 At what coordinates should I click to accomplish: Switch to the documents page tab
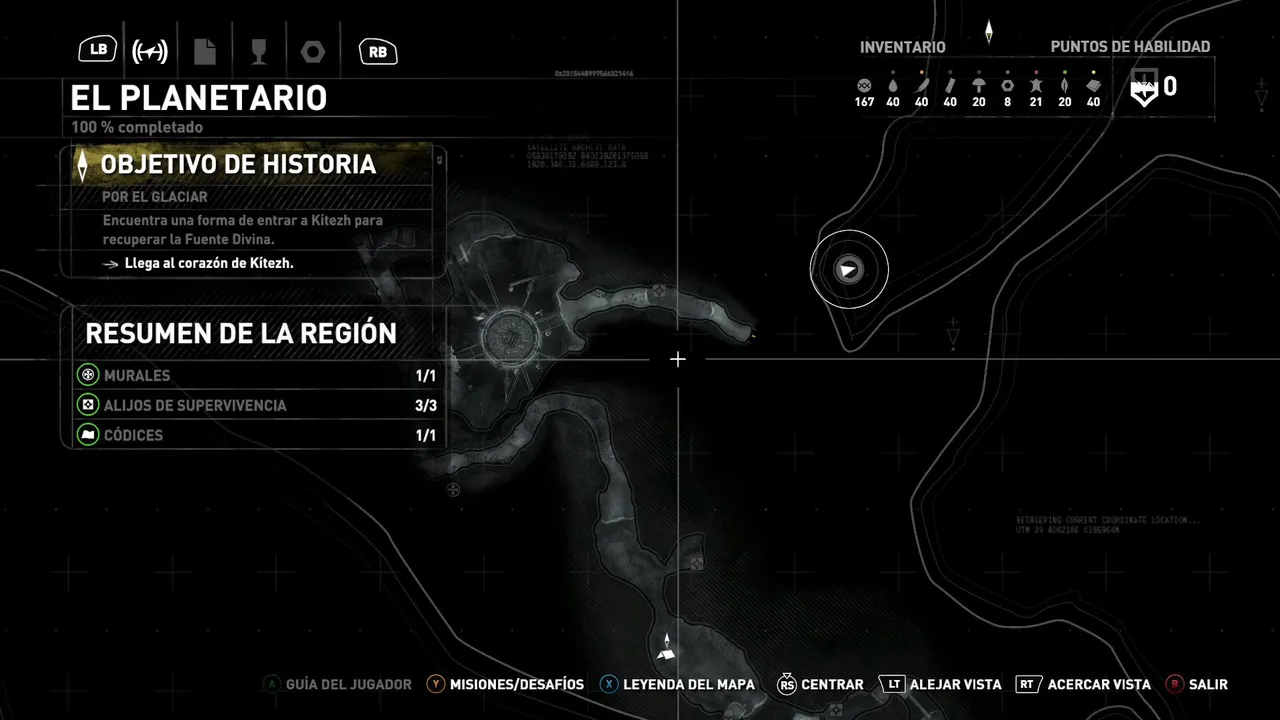click(205, 51)
